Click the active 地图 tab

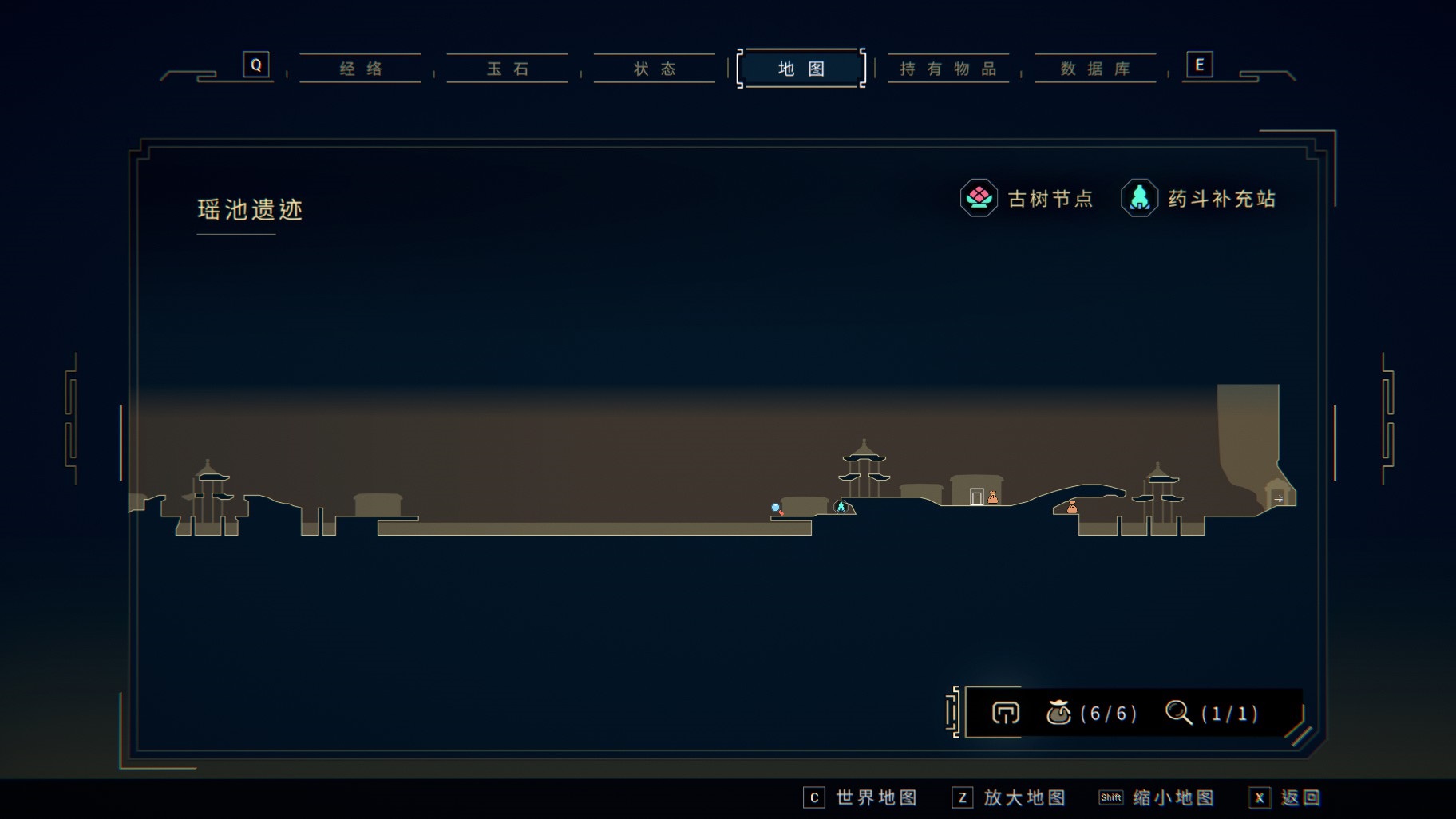click(x=801, y=69)
